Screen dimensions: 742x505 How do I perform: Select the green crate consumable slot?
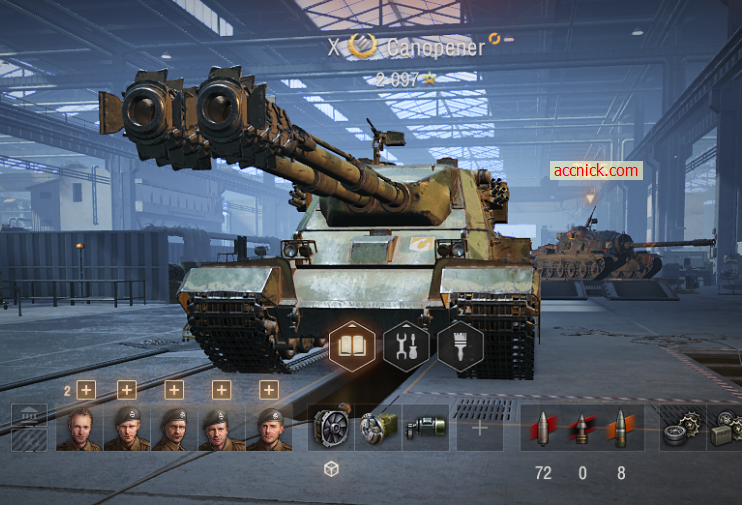click(724, 428)
